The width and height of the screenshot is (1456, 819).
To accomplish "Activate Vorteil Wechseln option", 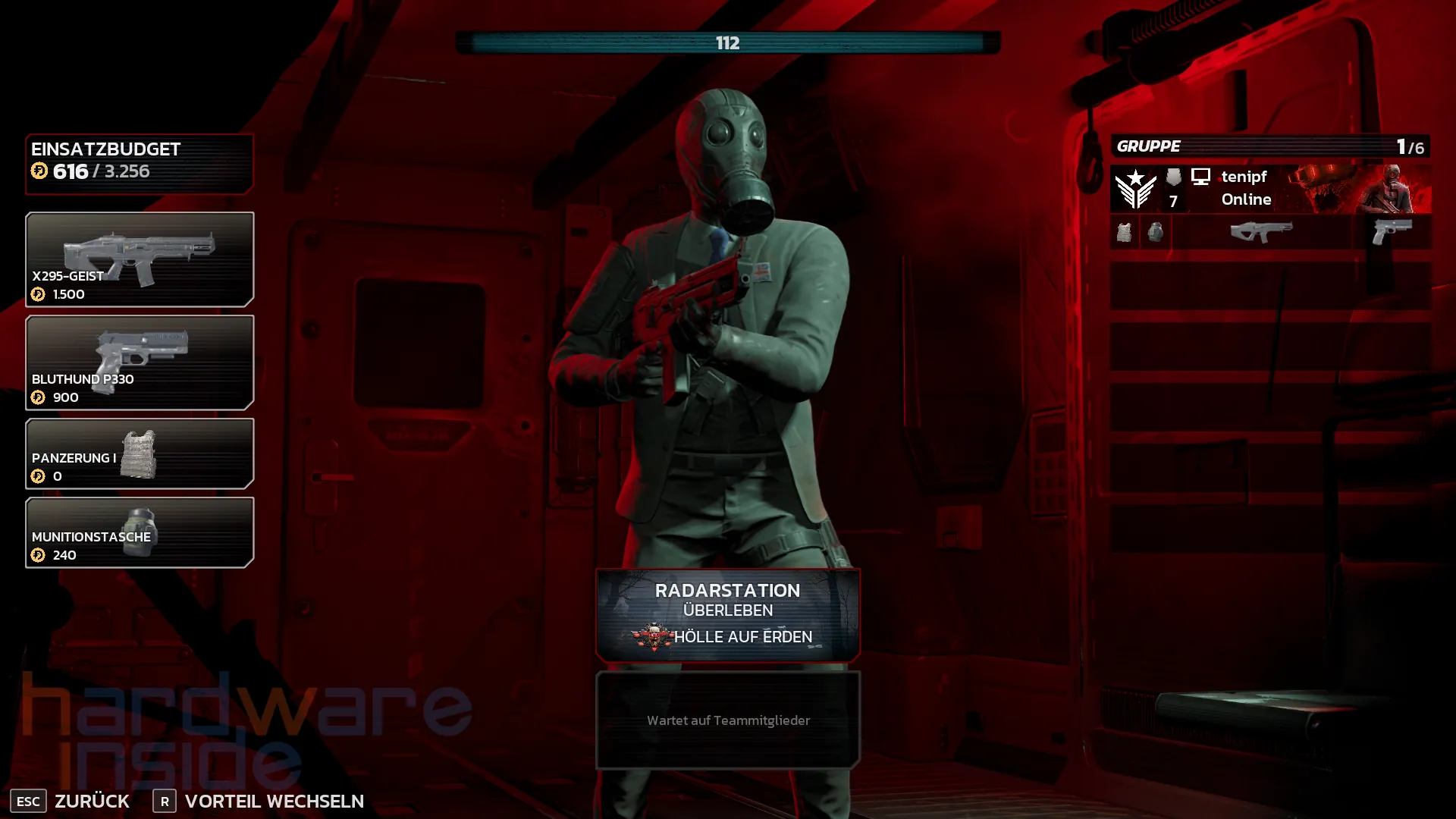I will coord(273,801).
